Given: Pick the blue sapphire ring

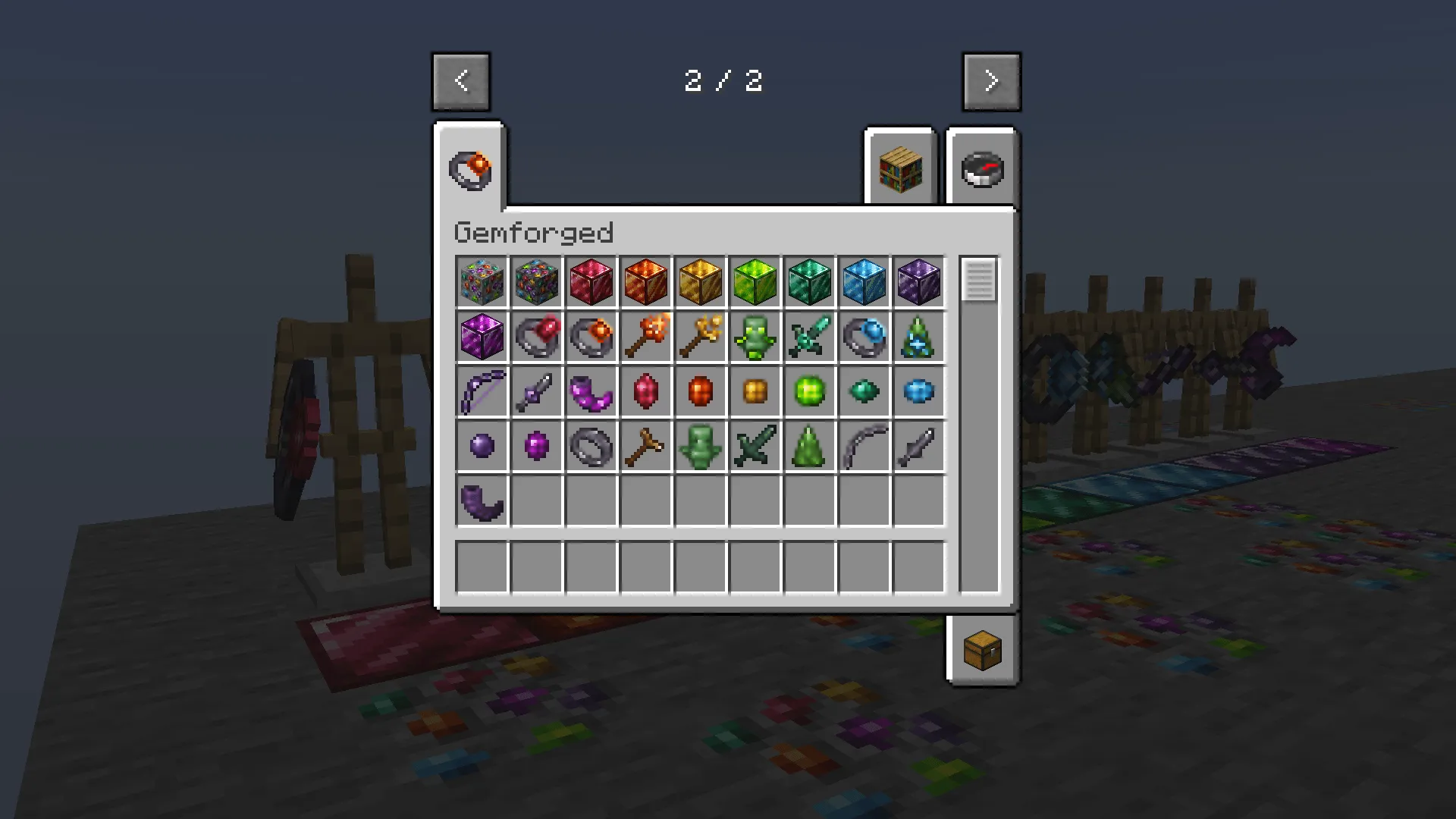Looking at the screenshot, I should [864, 337].
